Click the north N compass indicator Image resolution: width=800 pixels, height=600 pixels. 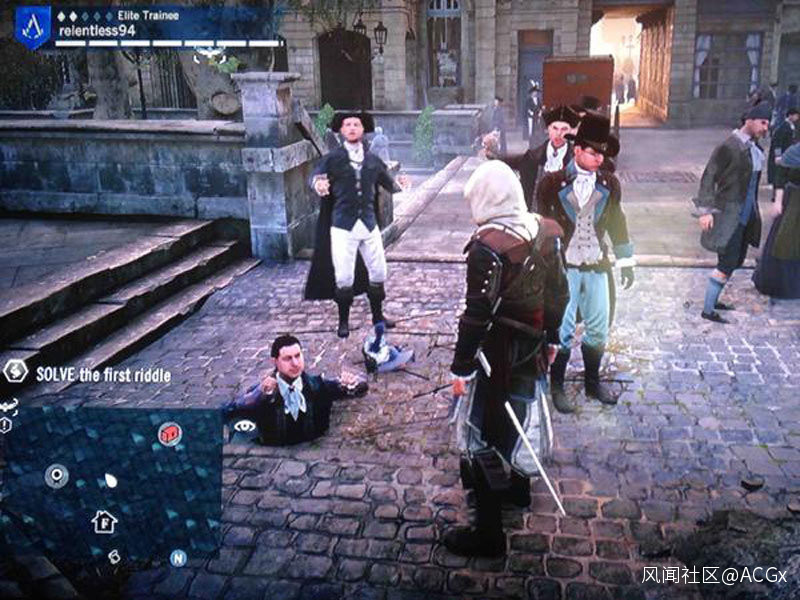[x=177, y=558]
